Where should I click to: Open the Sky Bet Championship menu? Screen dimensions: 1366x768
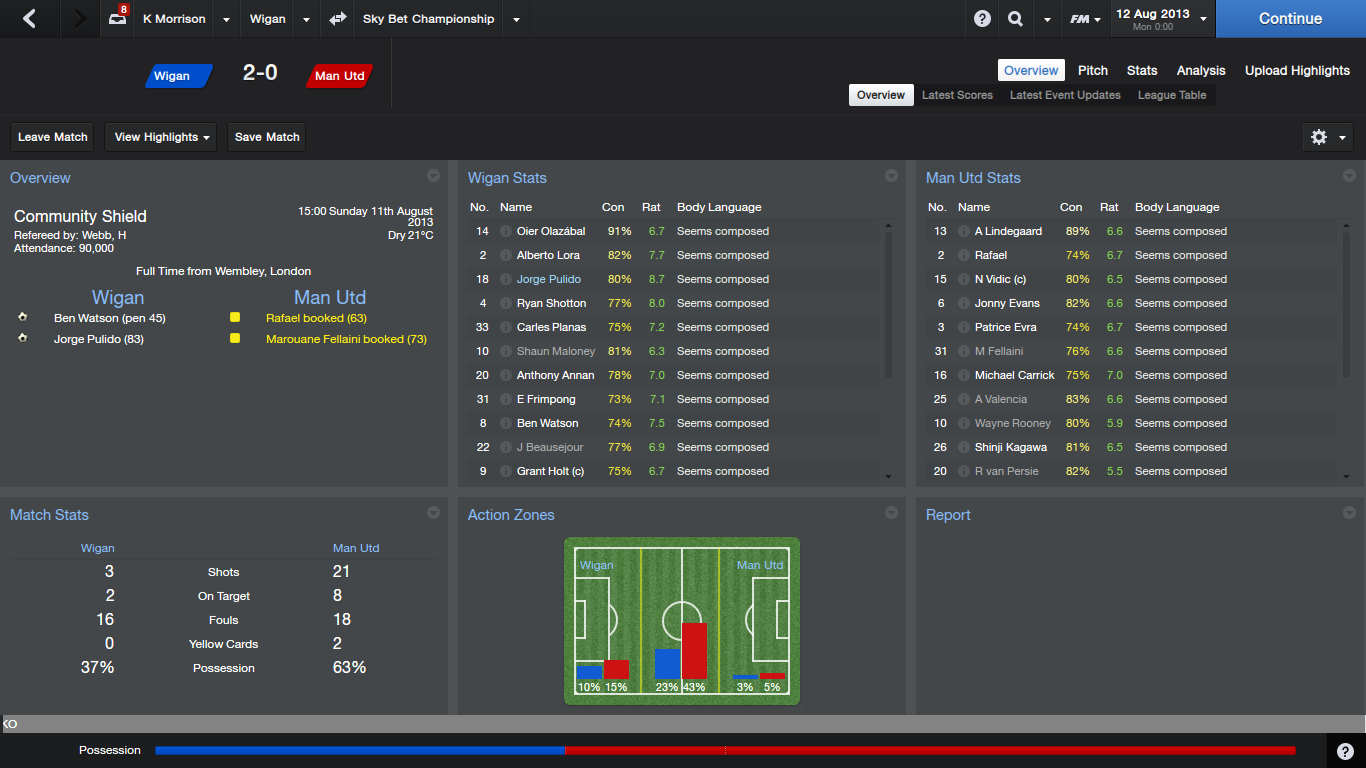428,19
